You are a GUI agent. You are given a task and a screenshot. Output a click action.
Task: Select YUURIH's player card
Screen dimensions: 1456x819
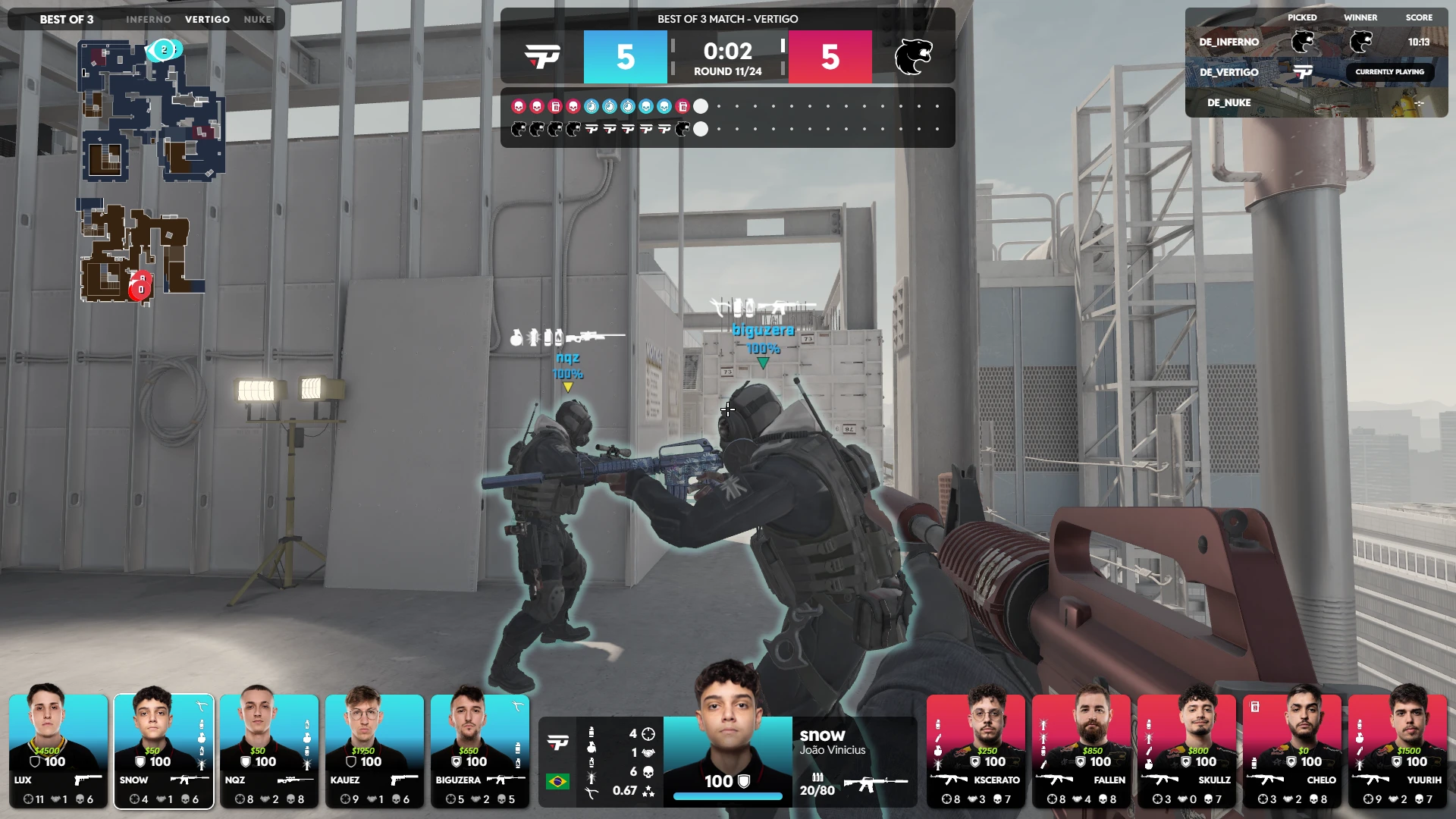(1398, 750)
